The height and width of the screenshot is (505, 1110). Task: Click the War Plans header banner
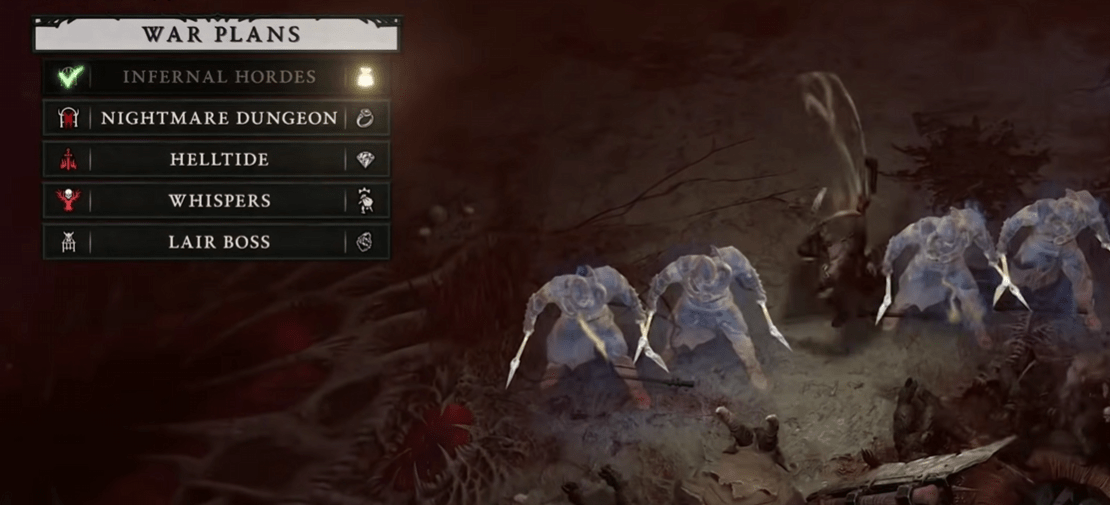(217, 35)
